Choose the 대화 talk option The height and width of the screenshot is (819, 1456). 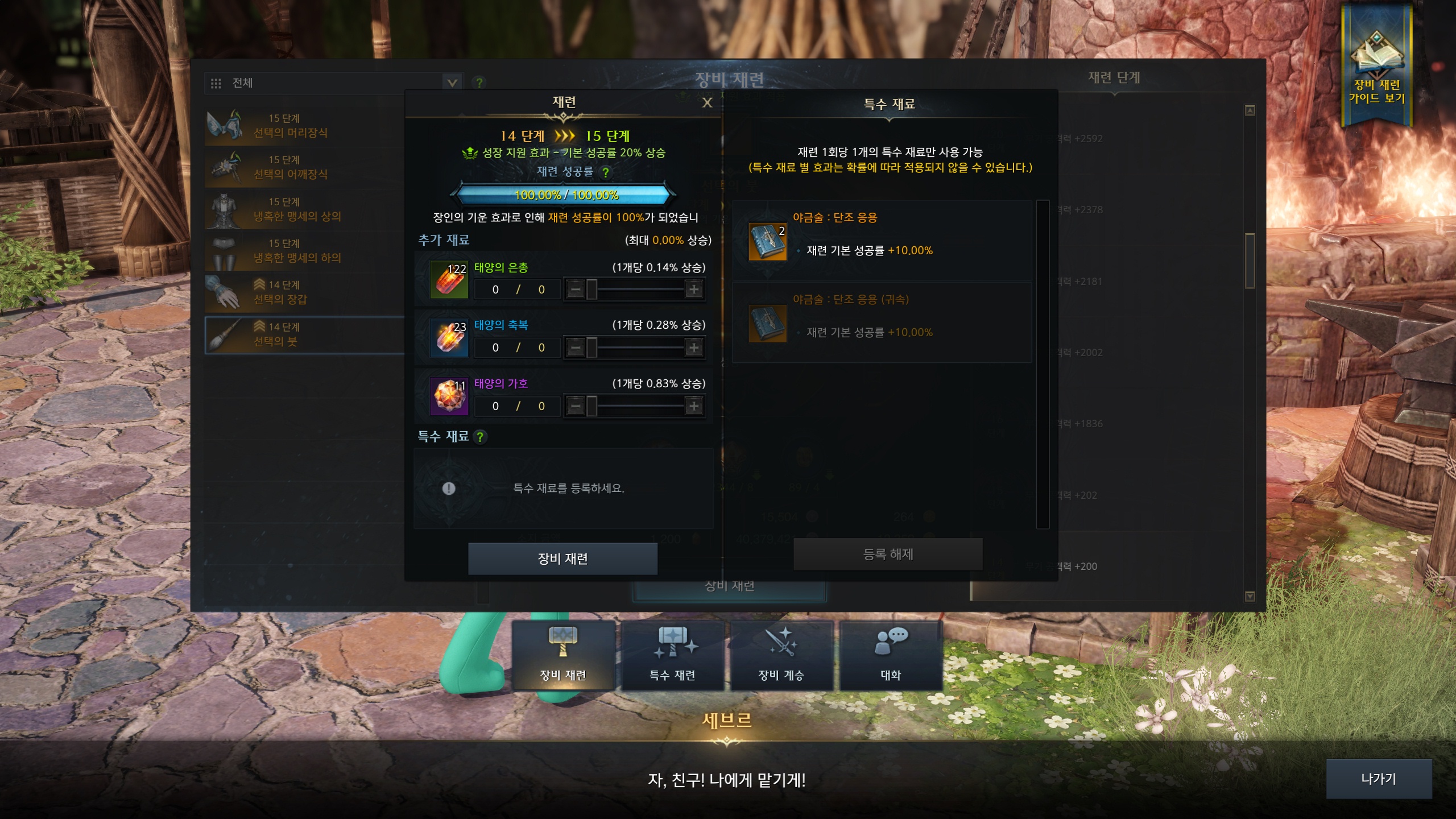(891, 656)
